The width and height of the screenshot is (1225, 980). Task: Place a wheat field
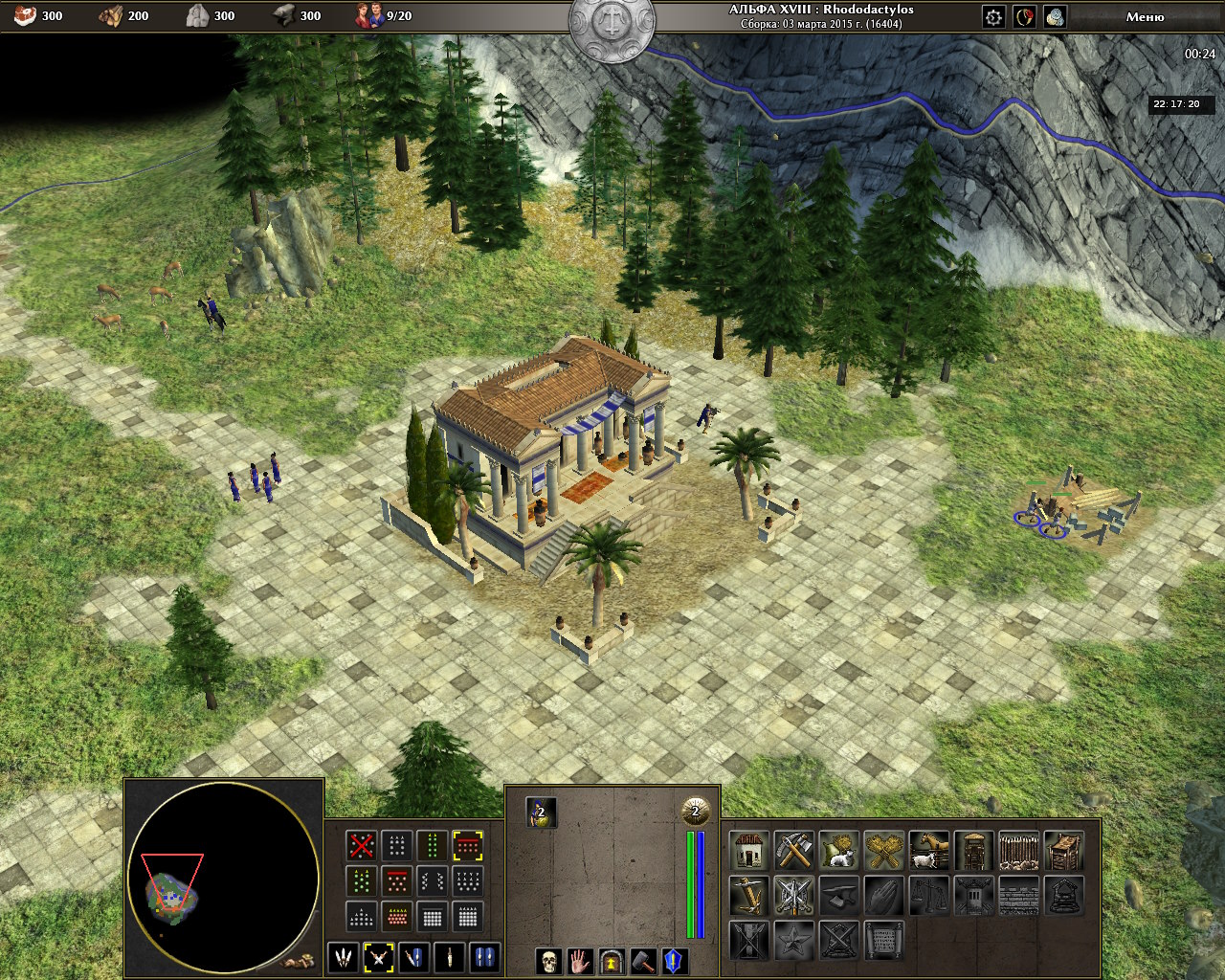coord(885,850)
